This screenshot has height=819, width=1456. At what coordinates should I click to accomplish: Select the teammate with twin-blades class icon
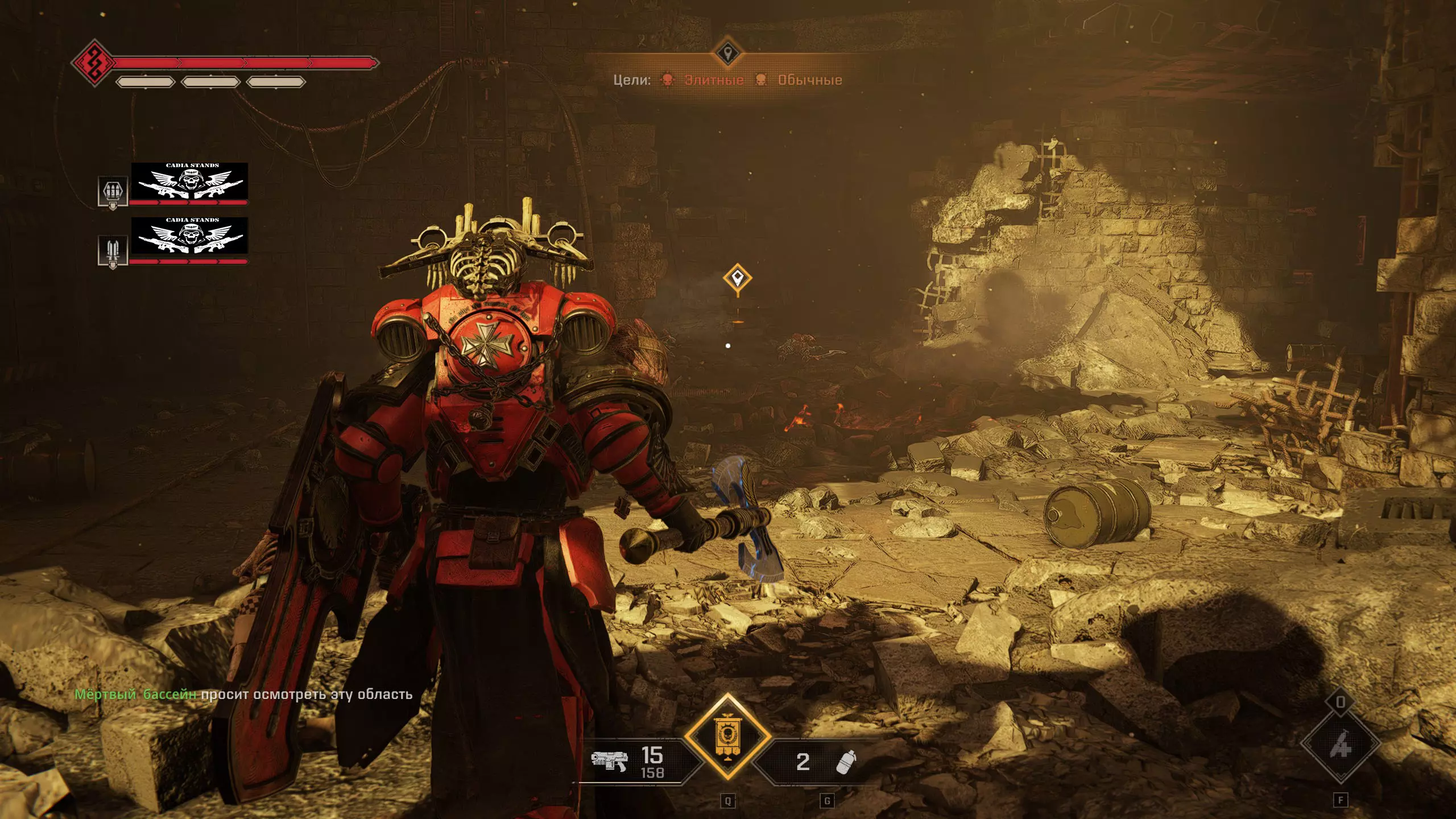click(111, 250)
